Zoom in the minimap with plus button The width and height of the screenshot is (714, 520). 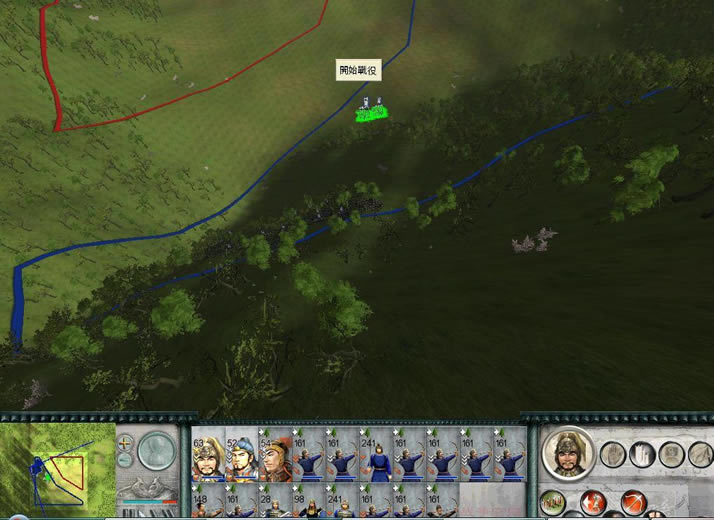click(x=125, y=443)
